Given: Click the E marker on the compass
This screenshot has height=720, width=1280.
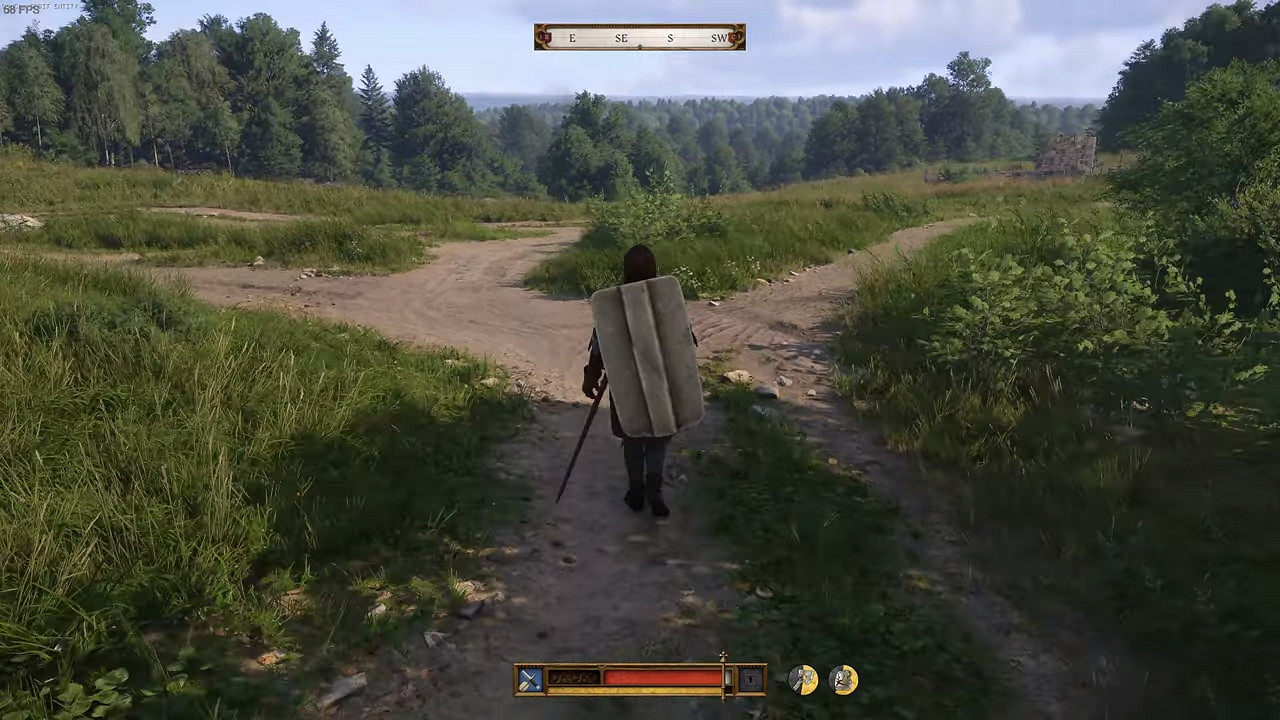Looking at the screenshot, I should (572, 38).
